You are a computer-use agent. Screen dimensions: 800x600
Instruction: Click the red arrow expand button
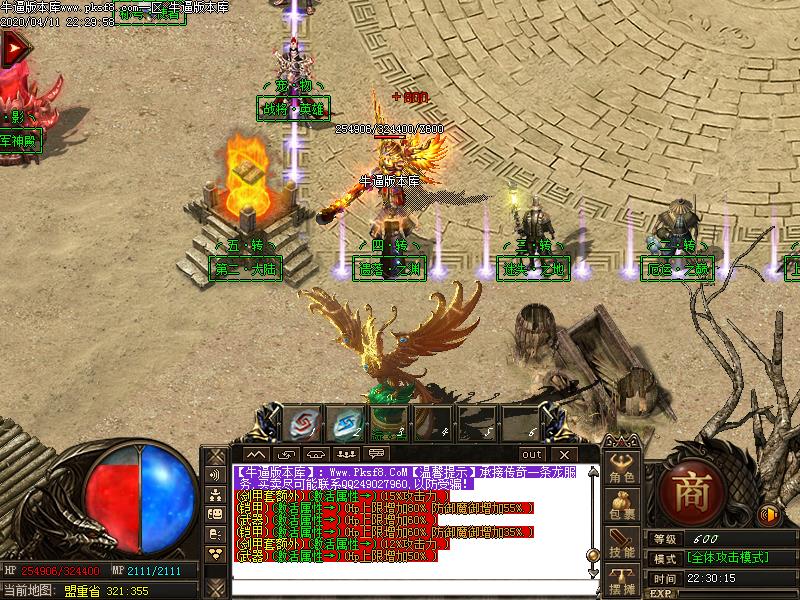(x=13, y=49)
